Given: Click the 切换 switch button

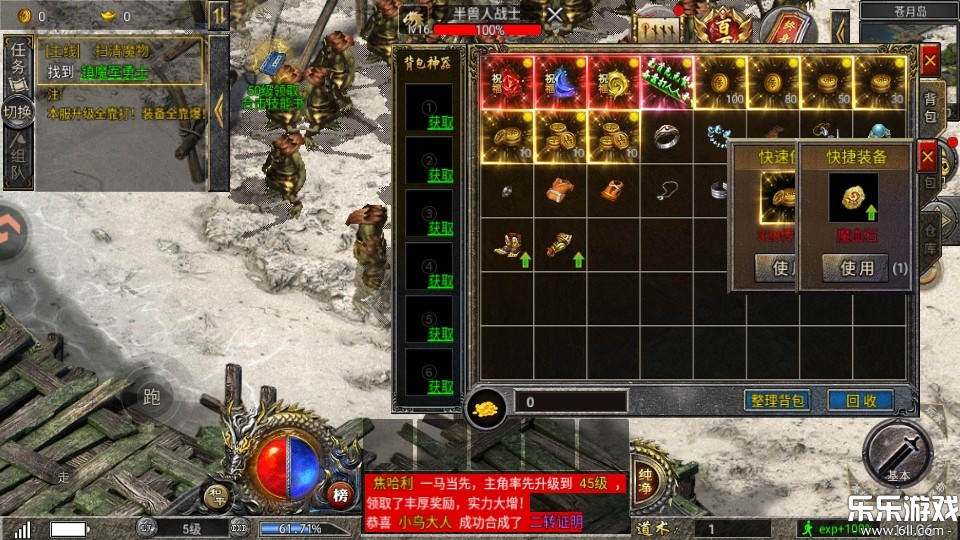Looking at the screenshot, I should [x=18, y=110].
